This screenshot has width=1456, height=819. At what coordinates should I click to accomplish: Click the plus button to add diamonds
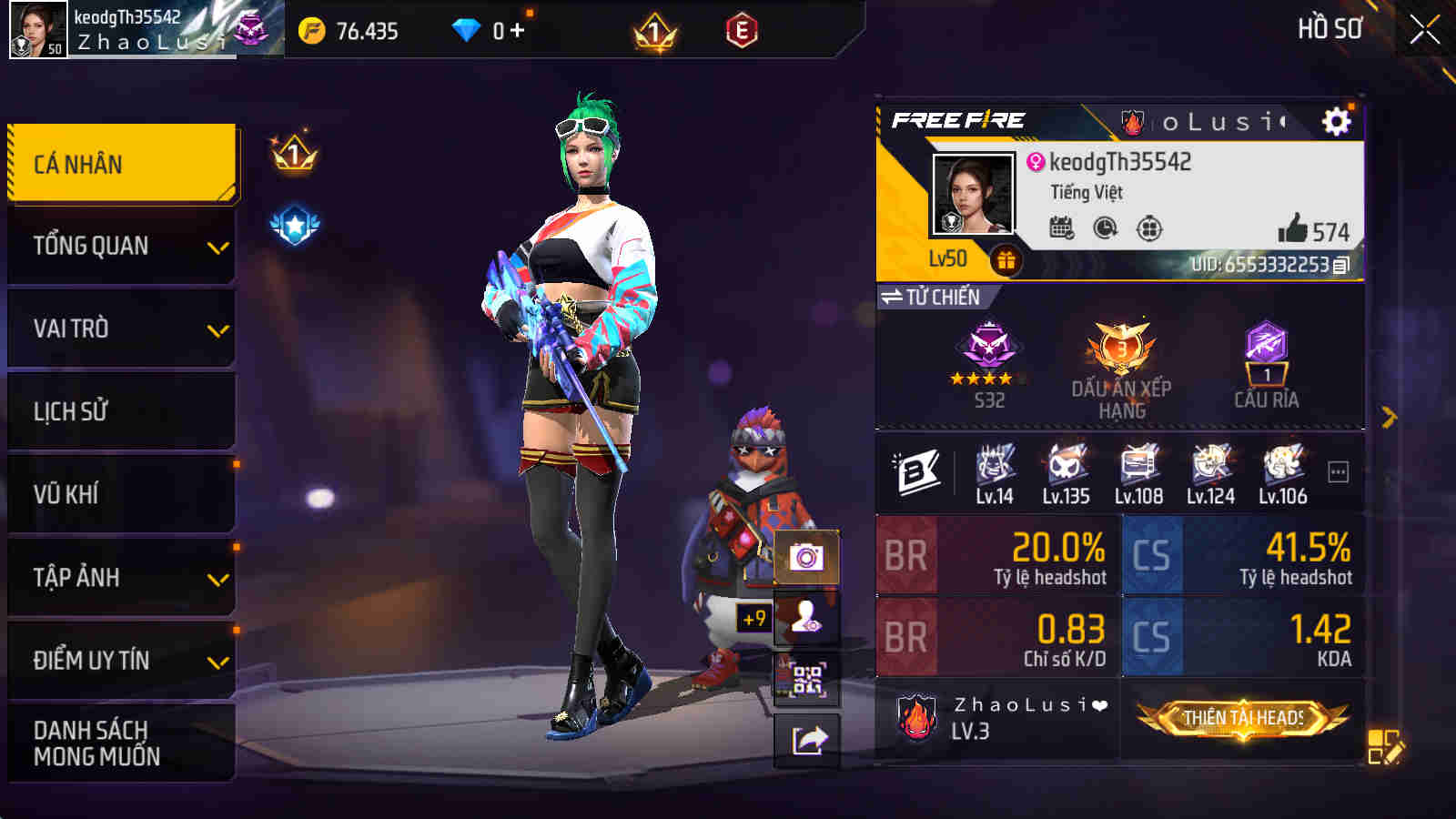pos(519,29)
